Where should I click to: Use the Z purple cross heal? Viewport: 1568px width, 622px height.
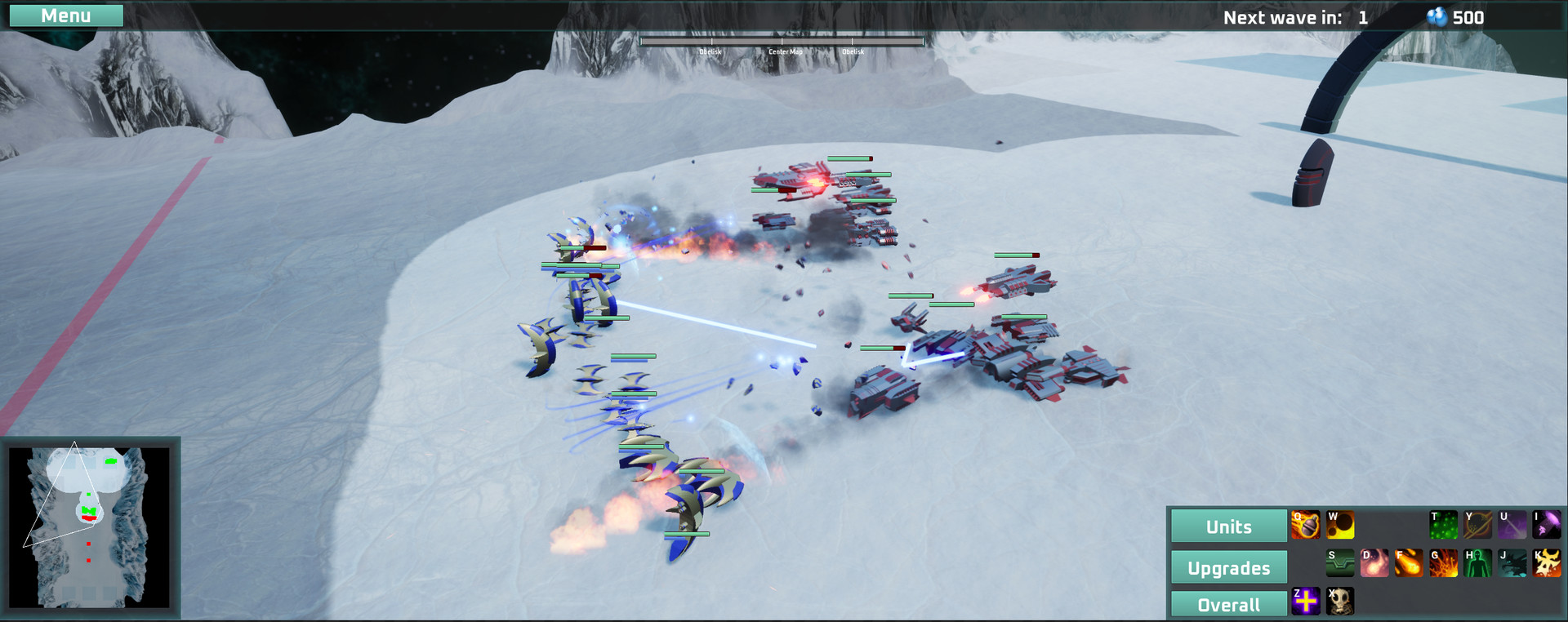pyautogui.click(x=1306, y=602)
